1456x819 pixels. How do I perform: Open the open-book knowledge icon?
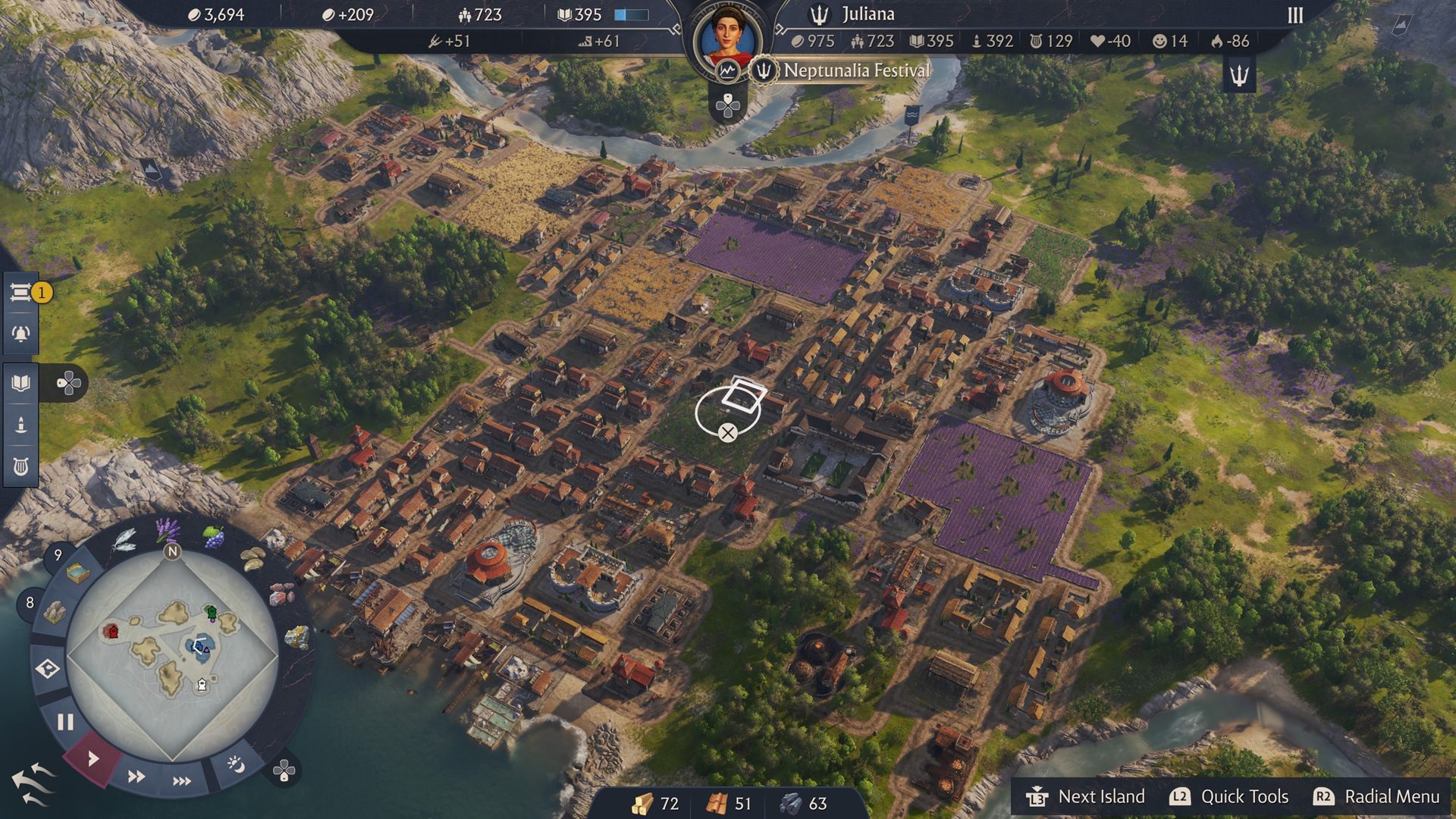coord(21,383)
